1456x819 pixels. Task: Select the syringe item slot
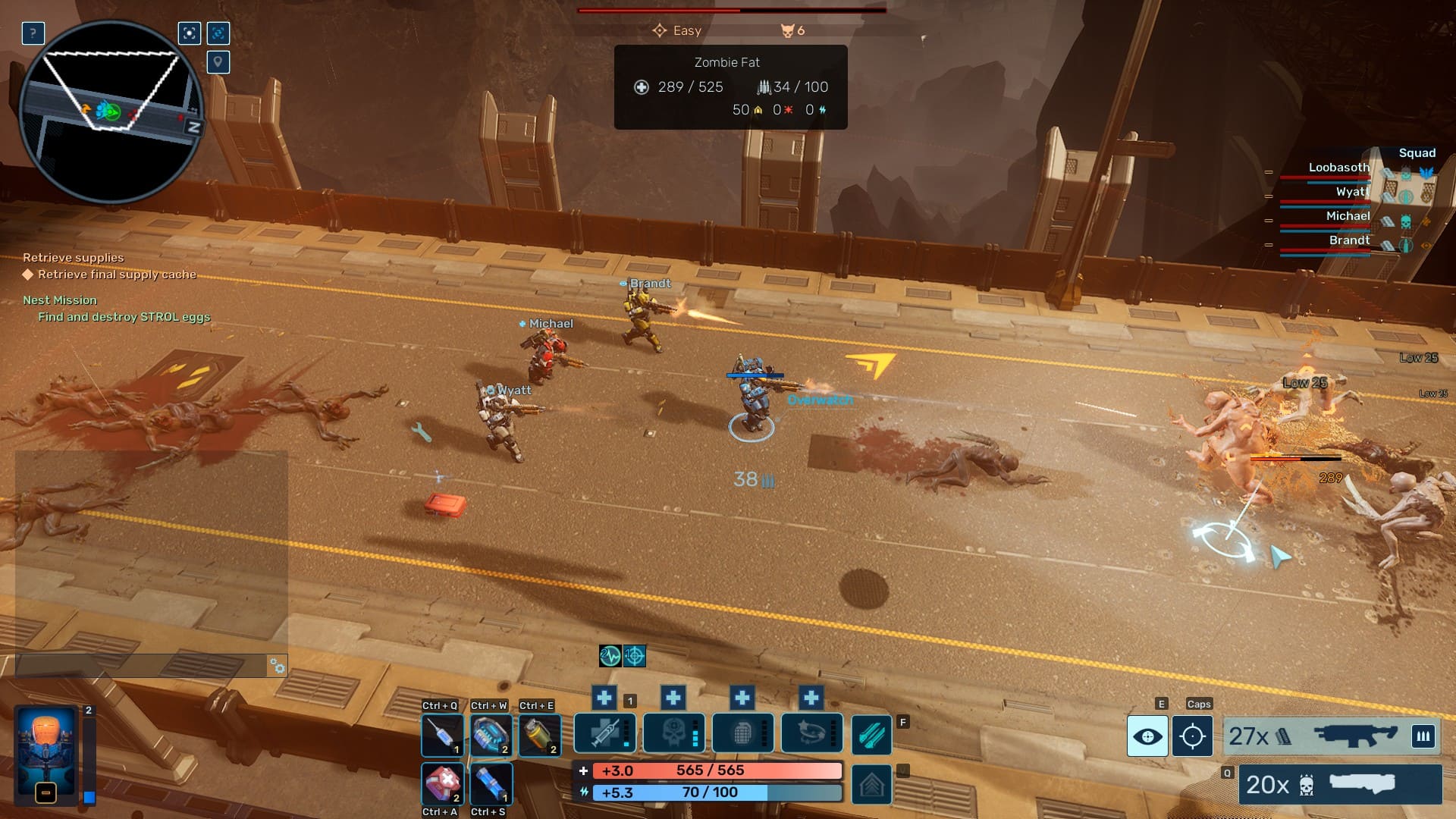tap(442, 735)
